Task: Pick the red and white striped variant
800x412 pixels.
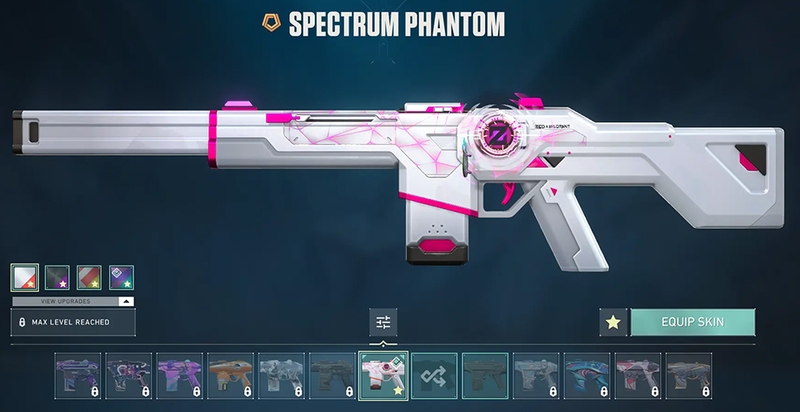Action: coord(89,277)
